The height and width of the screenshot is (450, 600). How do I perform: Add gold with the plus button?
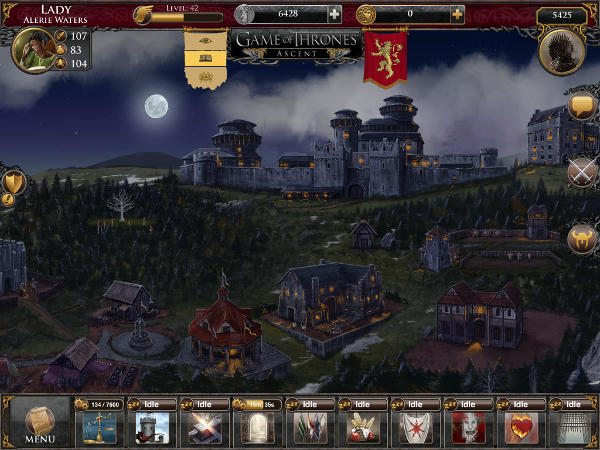(457, 15)
